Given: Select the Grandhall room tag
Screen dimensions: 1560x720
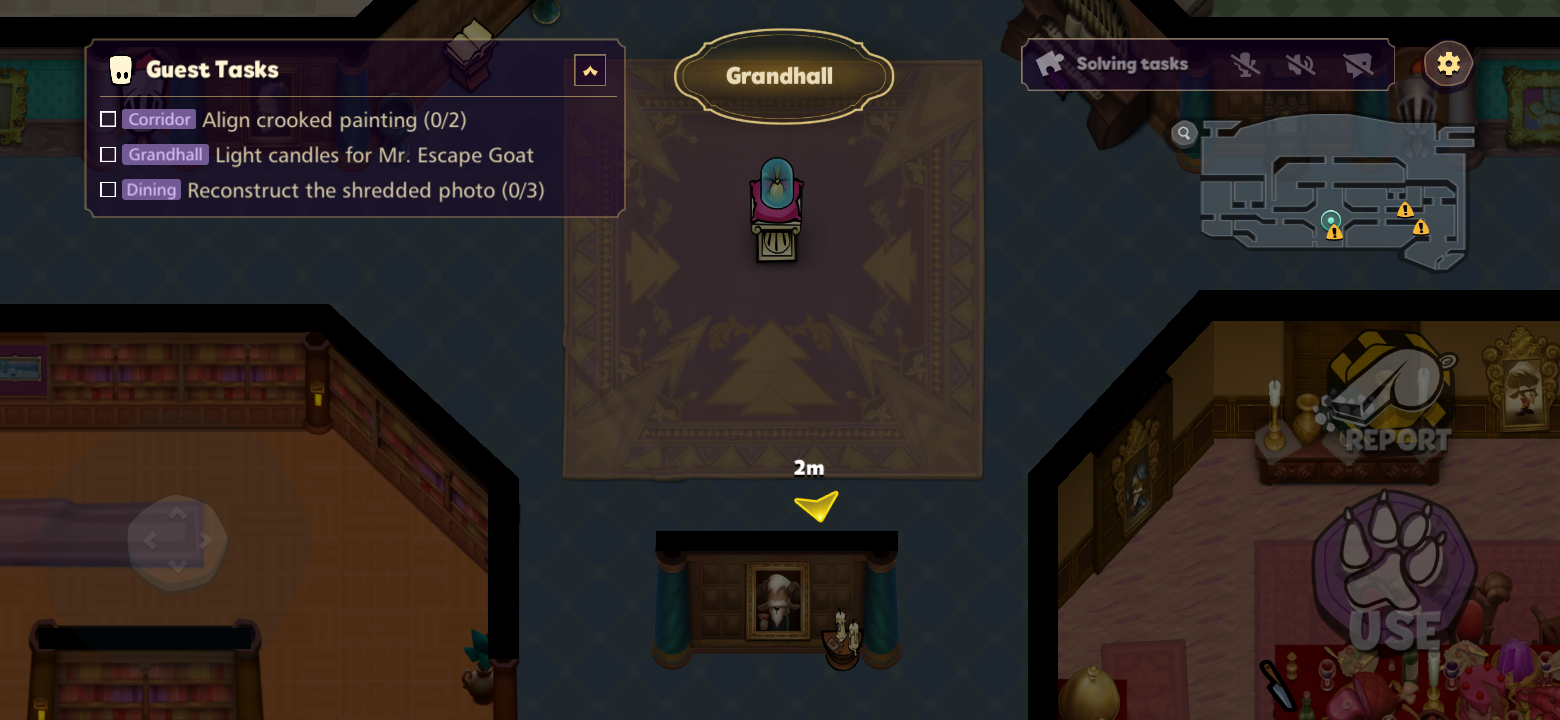Looking at the screenshot, I should (x=164, y=154).
